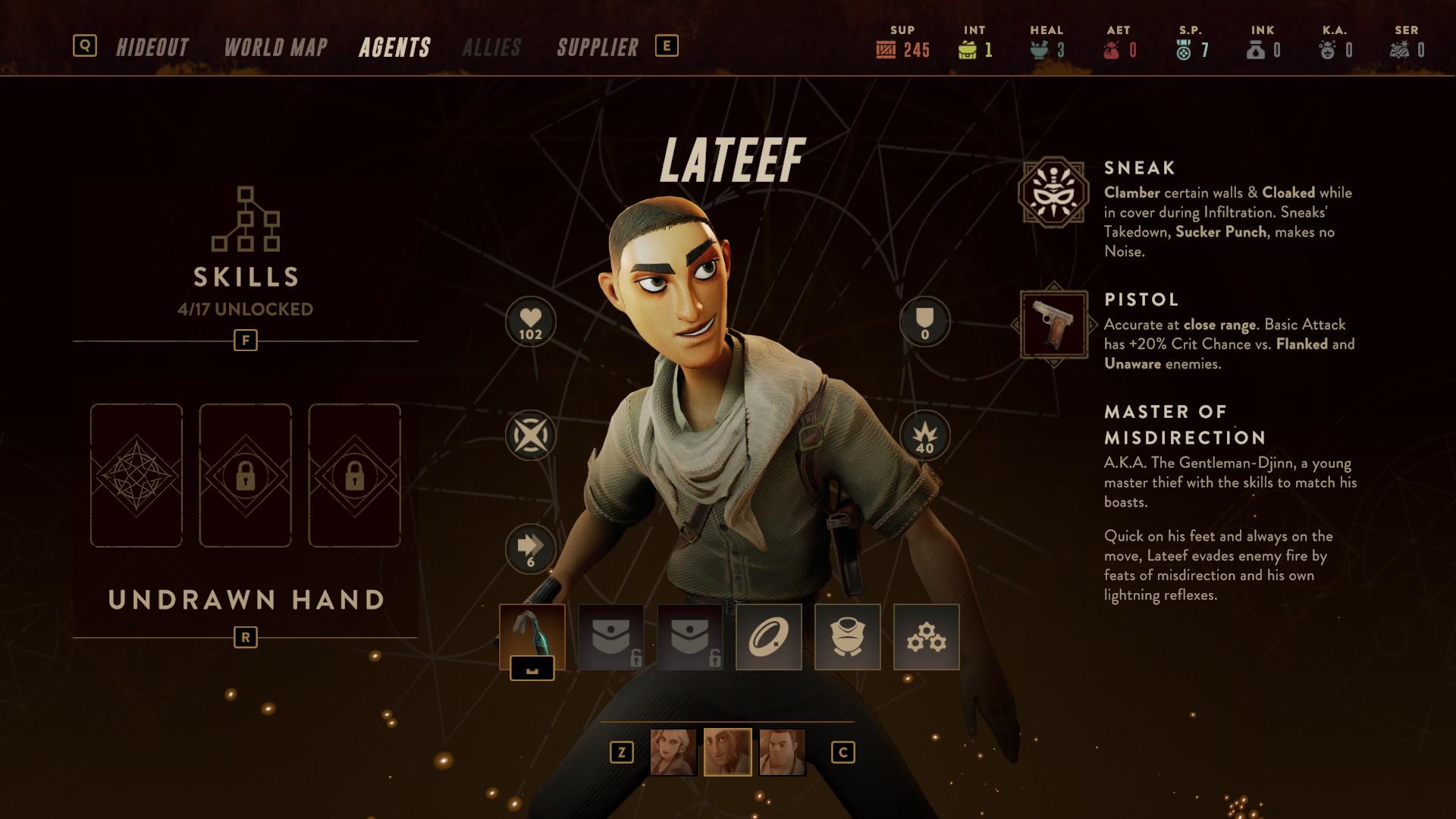The image size is (1456, 819).
Task: Choose the ring accessory slot
Action: [768, 637]
